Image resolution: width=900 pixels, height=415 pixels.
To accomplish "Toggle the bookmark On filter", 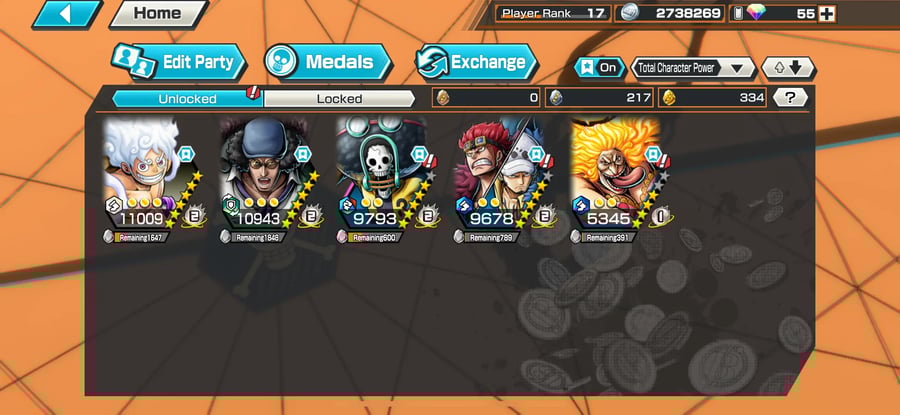I will 599,67.
